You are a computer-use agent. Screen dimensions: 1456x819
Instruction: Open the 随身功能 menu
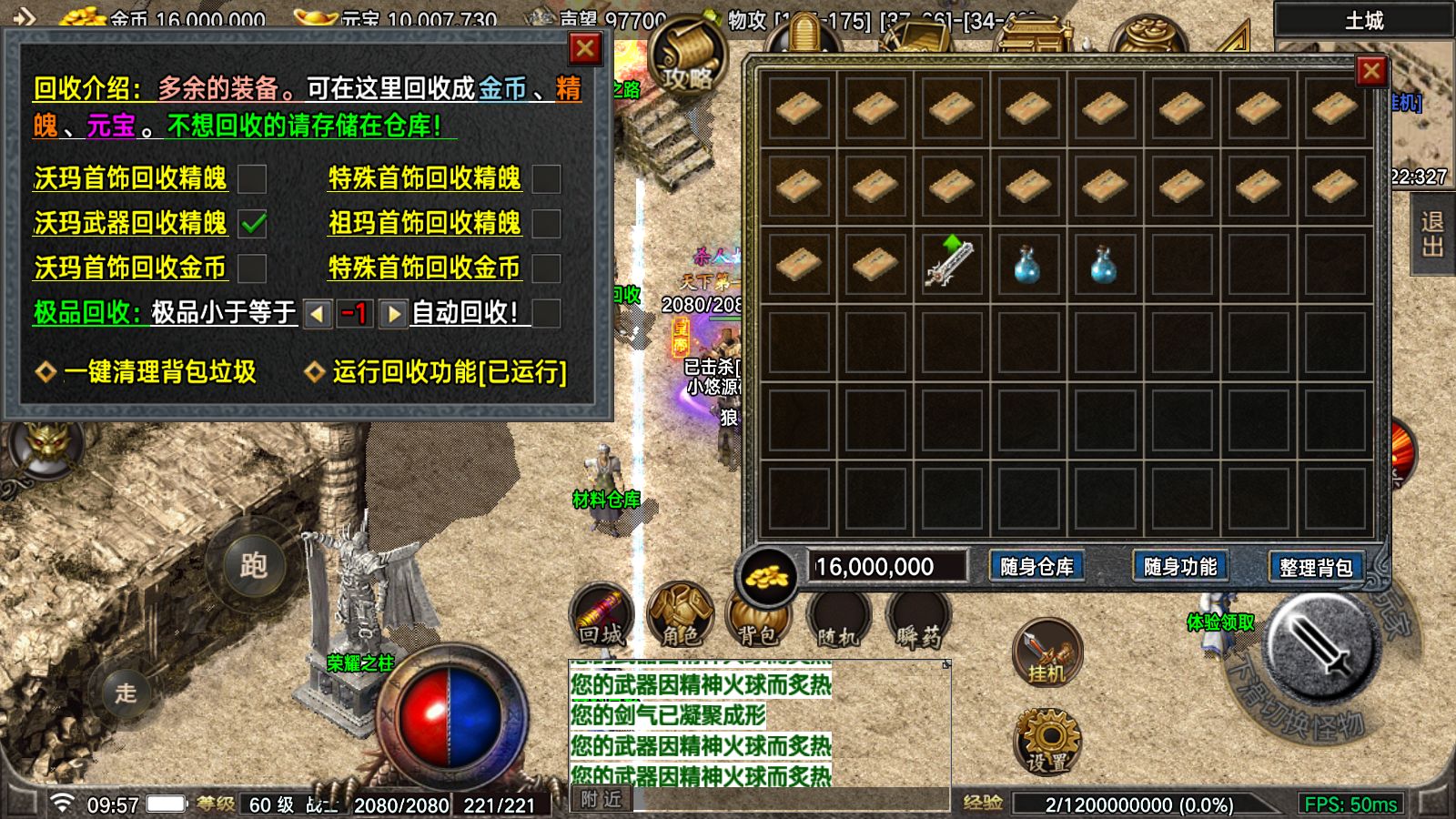(1180, 567)
